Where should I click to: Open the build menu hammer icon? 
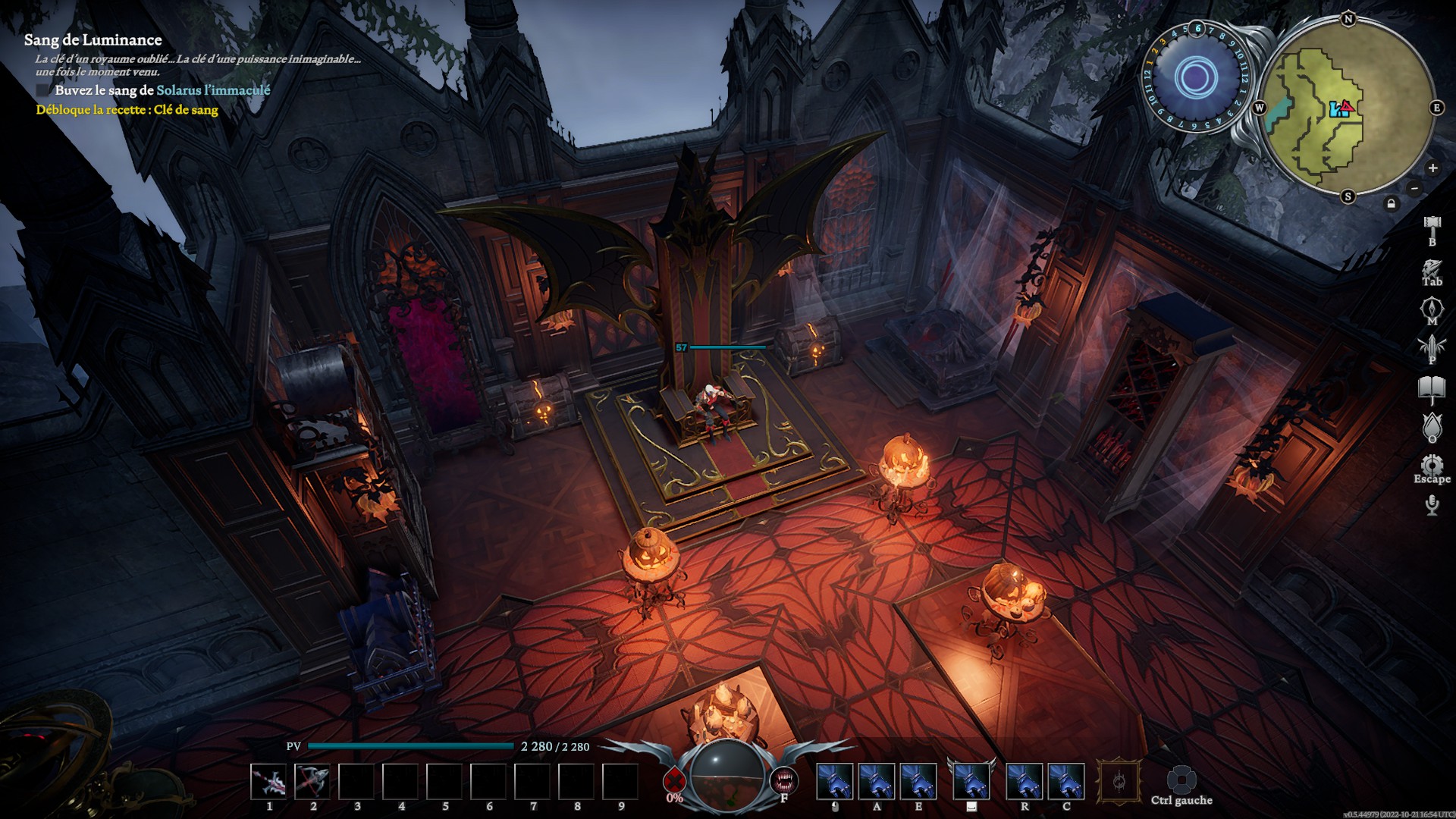point(1432,224)
